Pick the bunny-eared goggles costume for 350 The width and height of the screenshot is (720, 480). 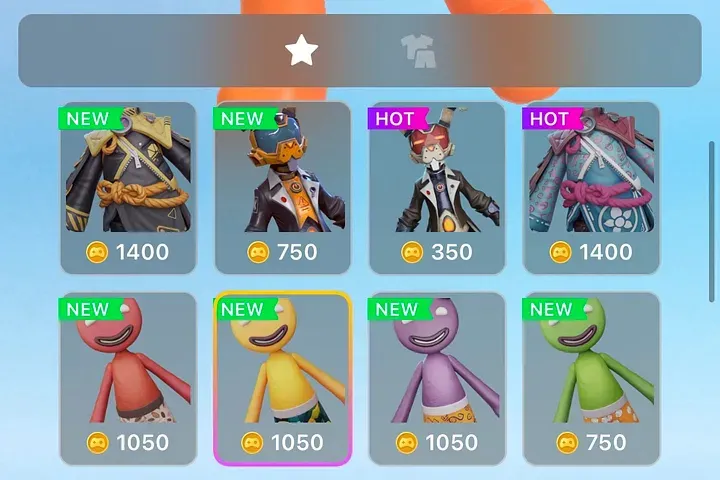click(x=437, y=187)
